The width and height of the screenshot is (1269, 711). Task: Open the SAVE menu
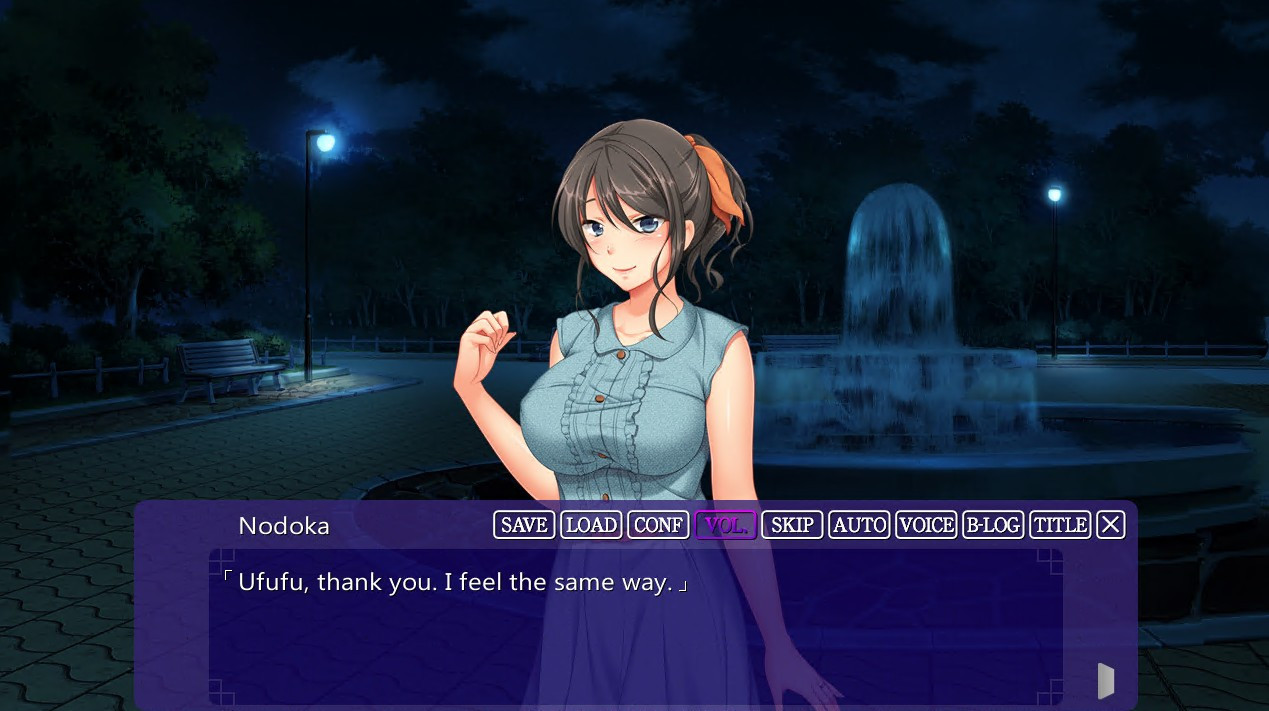coord(524,525)
